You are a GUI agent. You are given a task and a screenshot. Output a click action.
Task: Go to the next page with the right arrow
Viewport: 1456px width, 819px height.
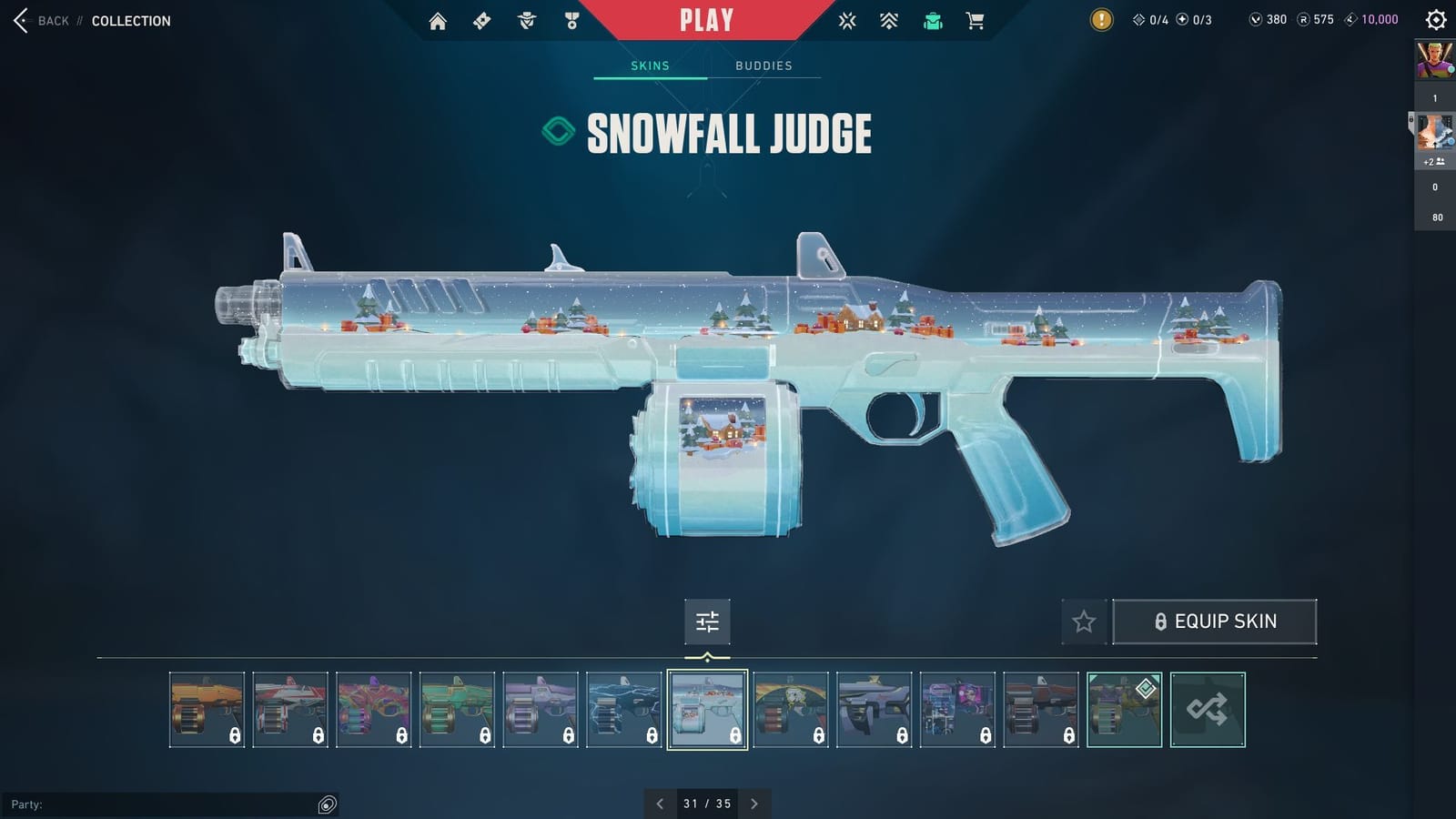pyautogui.click(x=754, y=804)
